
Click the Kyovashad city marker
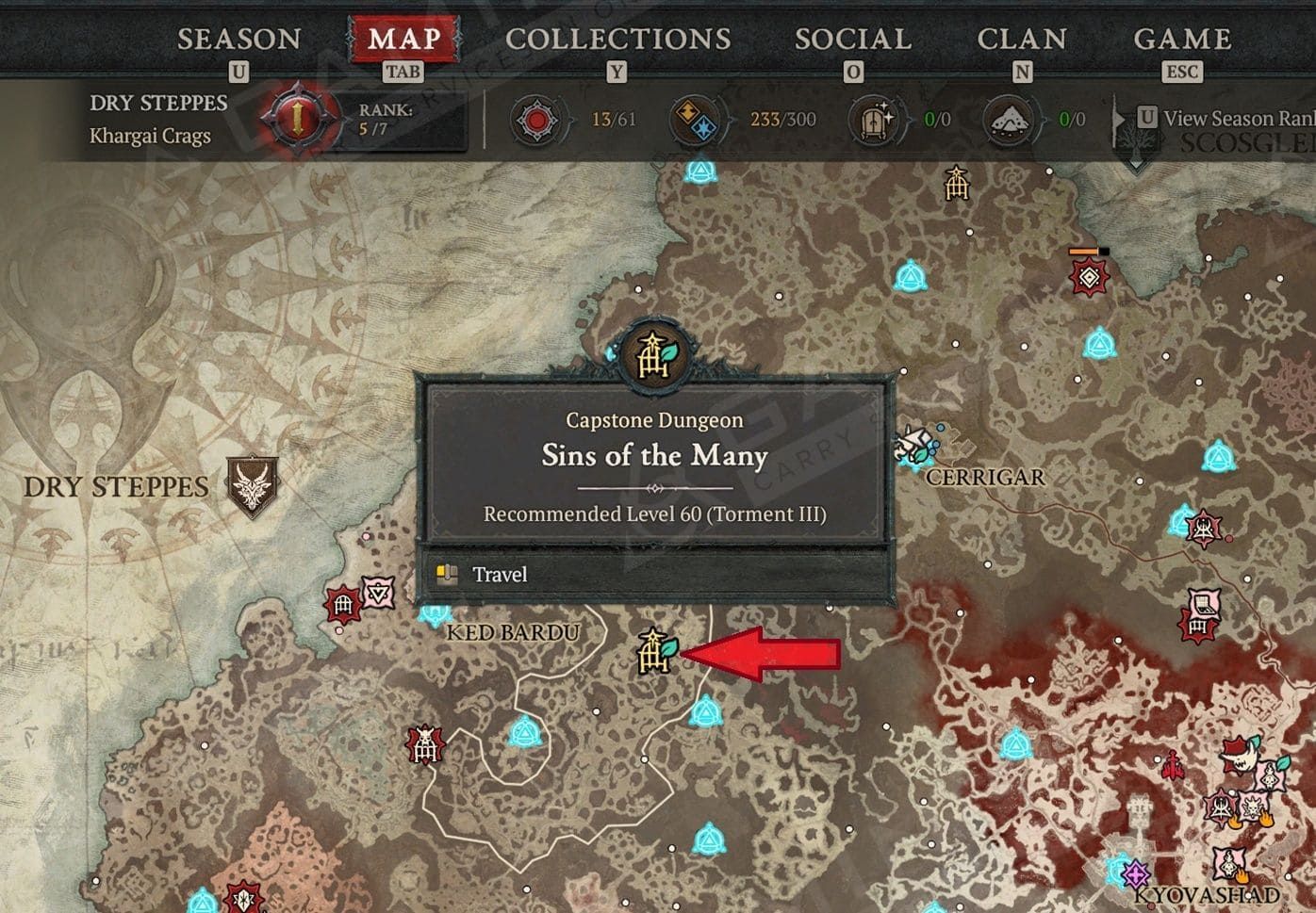click(1136, 872)
